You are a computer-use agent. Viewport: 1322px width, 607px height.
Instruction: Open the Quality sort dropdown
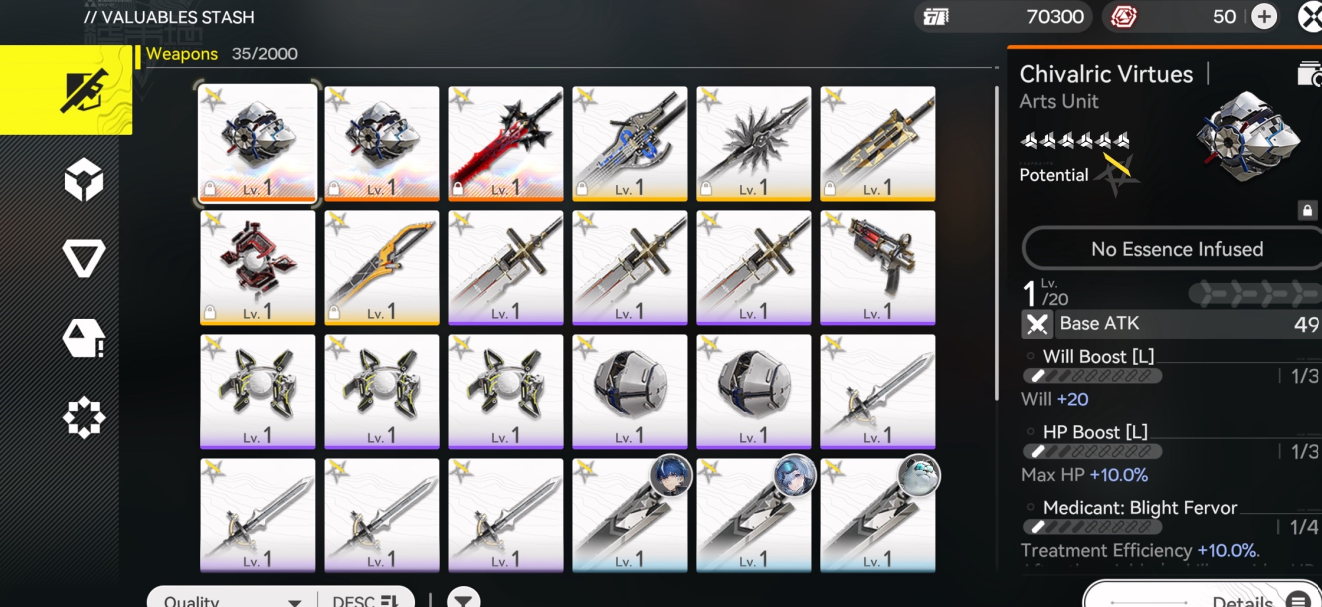(x=232, y=600)
